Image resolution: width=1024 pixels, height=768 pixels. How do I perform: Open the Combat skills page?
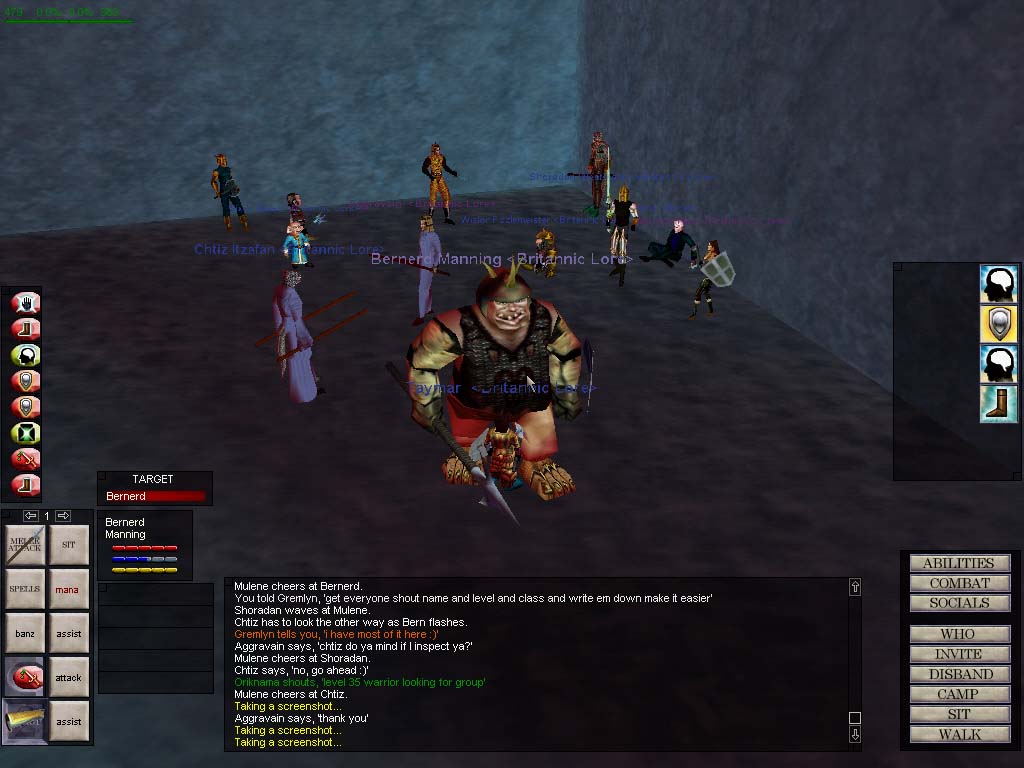coord(959,583)
